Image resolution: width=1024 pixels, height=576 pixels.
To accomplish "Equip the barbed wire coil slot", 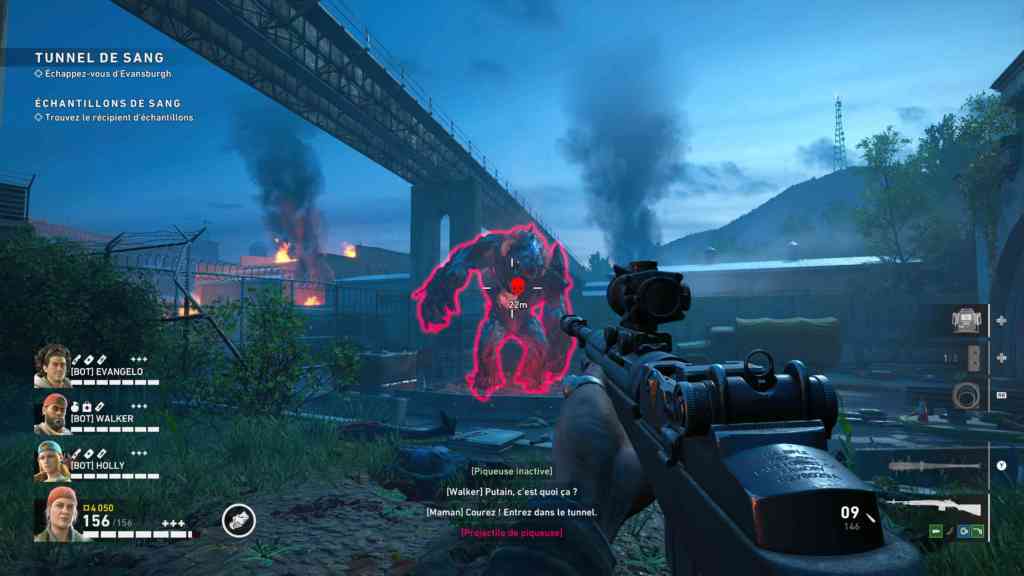I will pyautogui.click(x=965, y=393).
